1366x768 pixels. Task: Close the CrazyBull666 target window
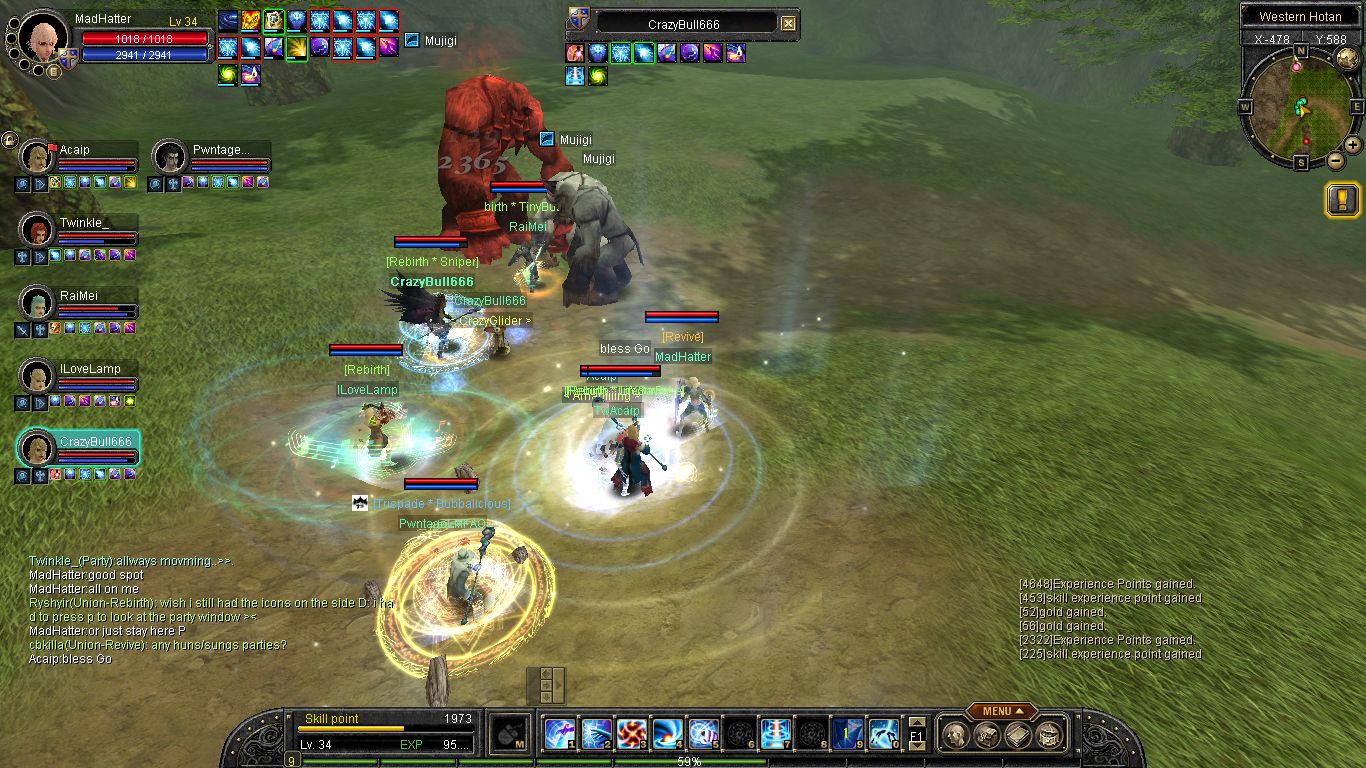coord(788,24)
